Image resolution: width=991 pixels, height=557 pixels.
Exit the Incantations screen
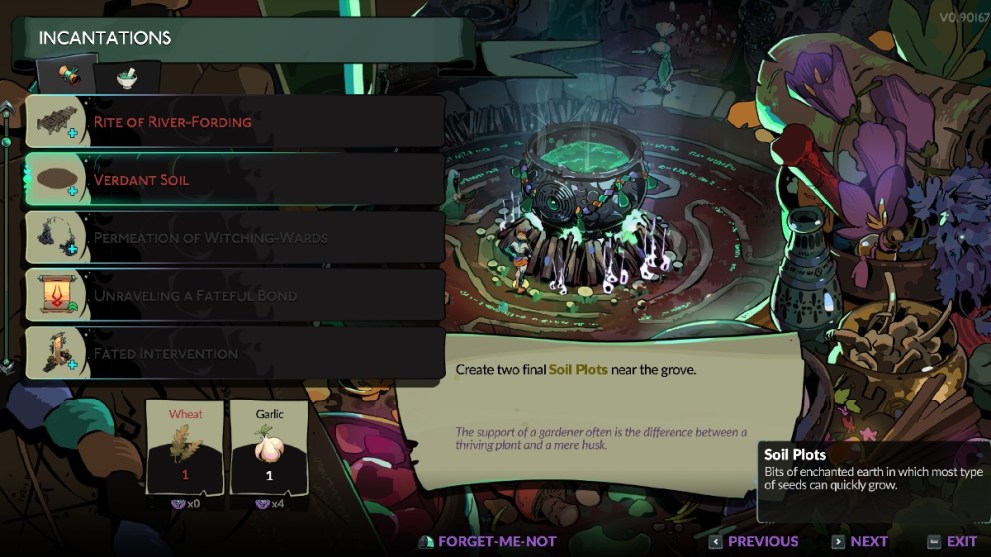951,541
